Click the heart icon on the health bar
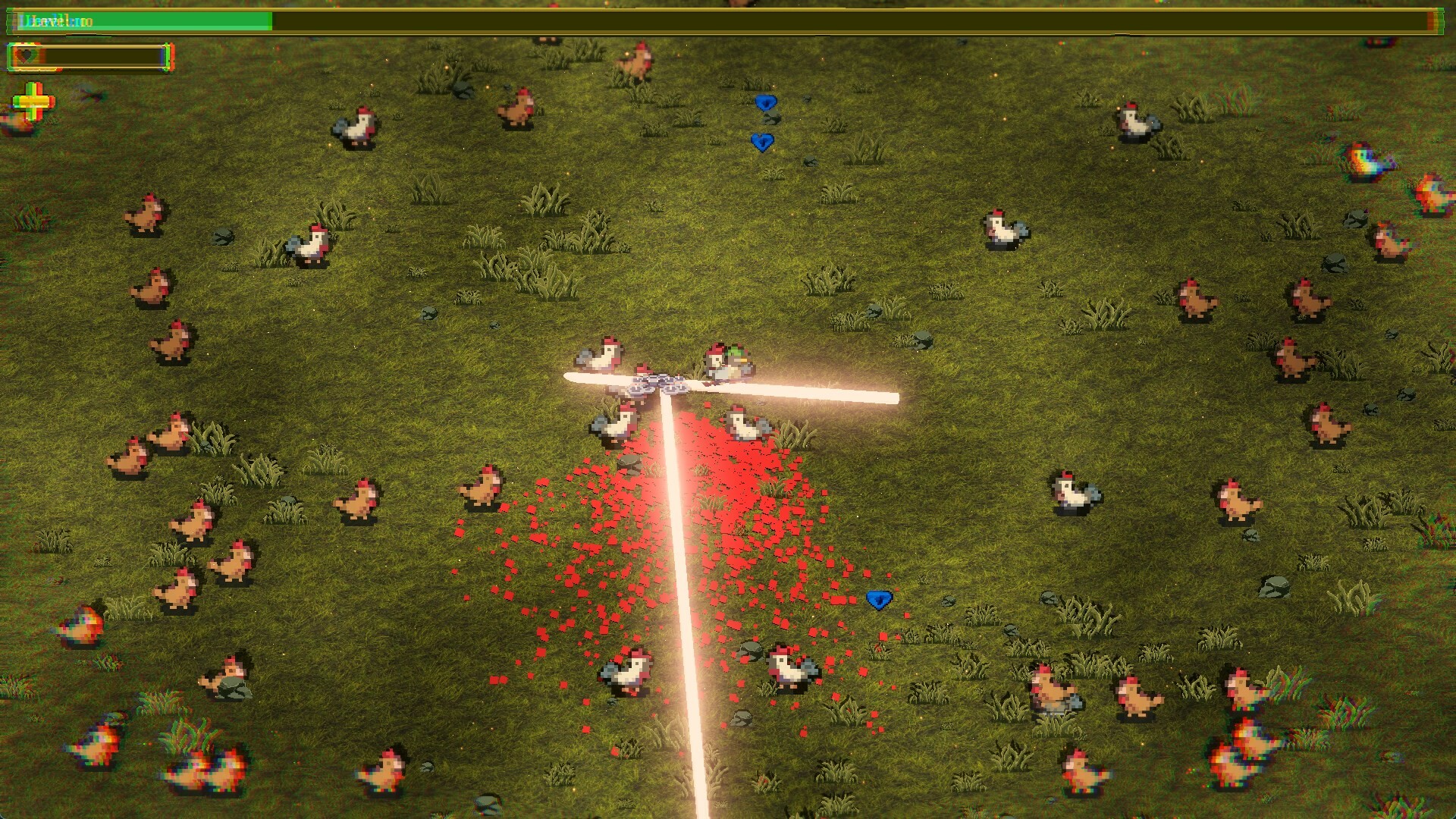Screen dimensions: 1456x819 point(25,55)
